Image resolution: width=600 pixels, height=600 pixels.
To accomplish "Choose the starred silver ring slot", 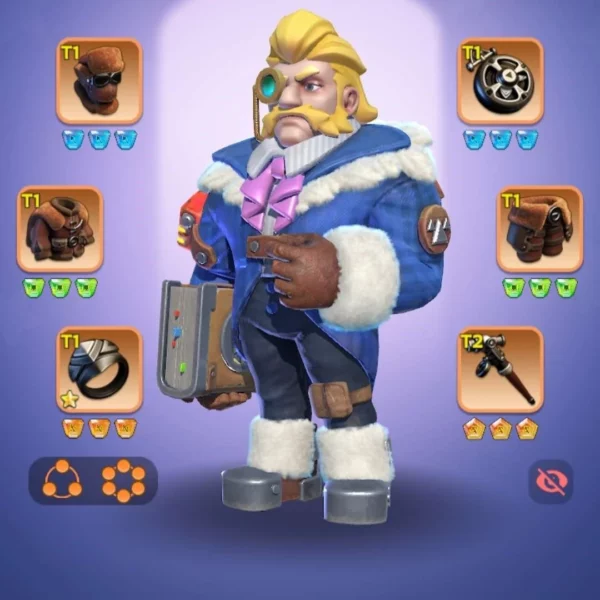I will [99, 369].
